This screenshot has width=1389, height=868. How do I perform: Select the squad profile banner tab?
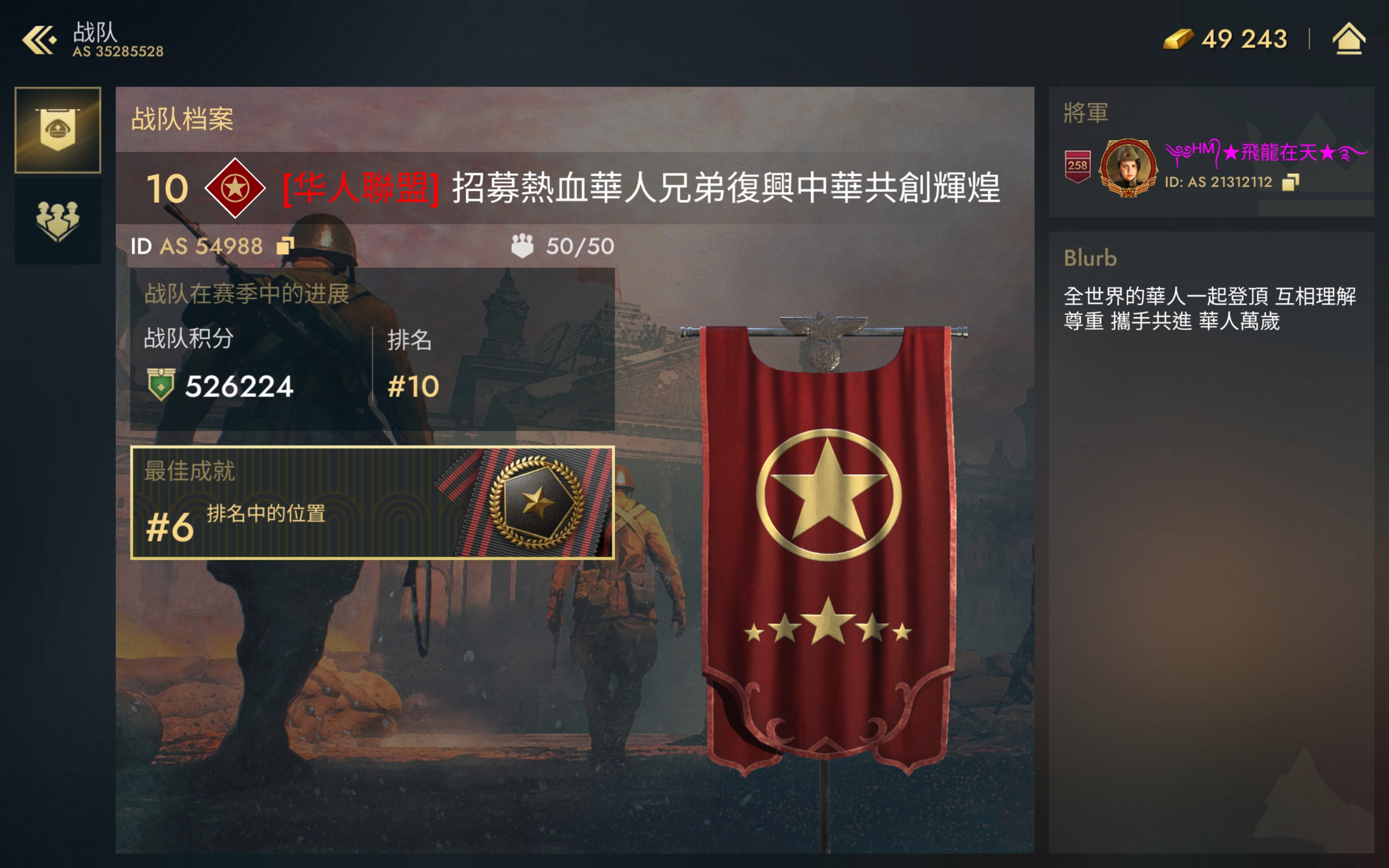[x=57, y=129]
